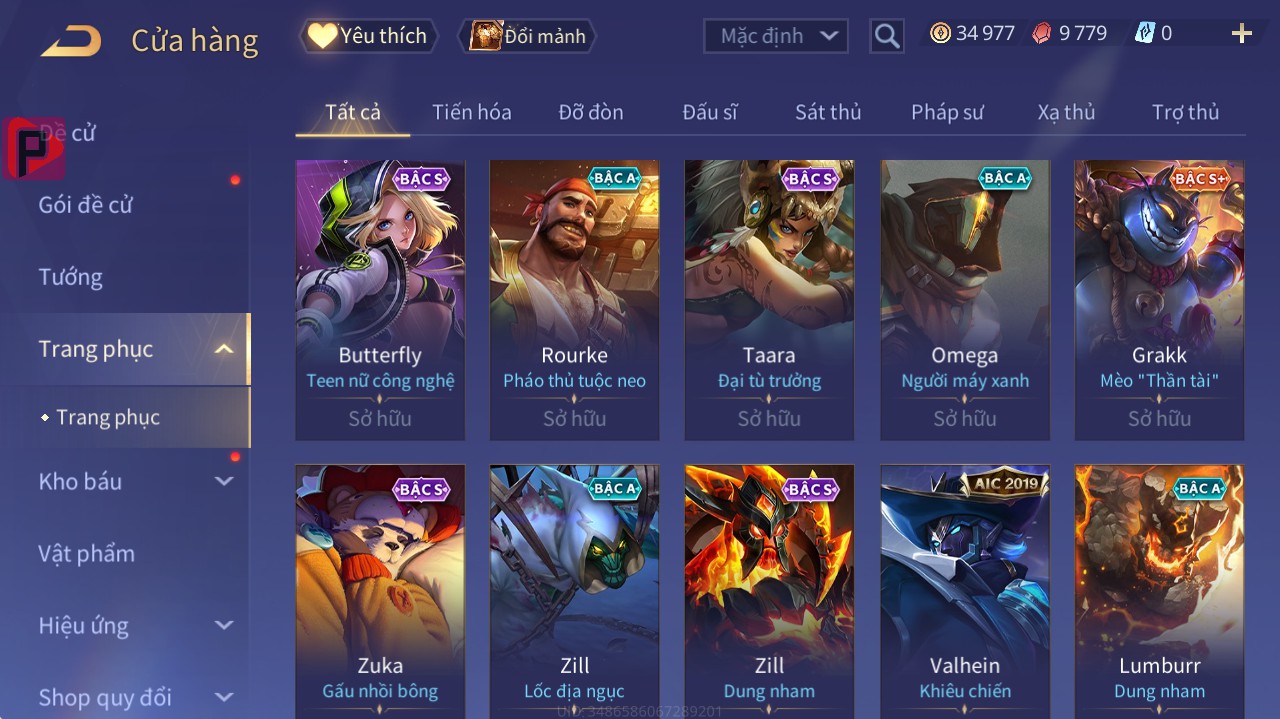The height and width of the screenshot is (719, 1280).
Task: Open the Tướng heroes menu
Action: click(x=71, y=277)
